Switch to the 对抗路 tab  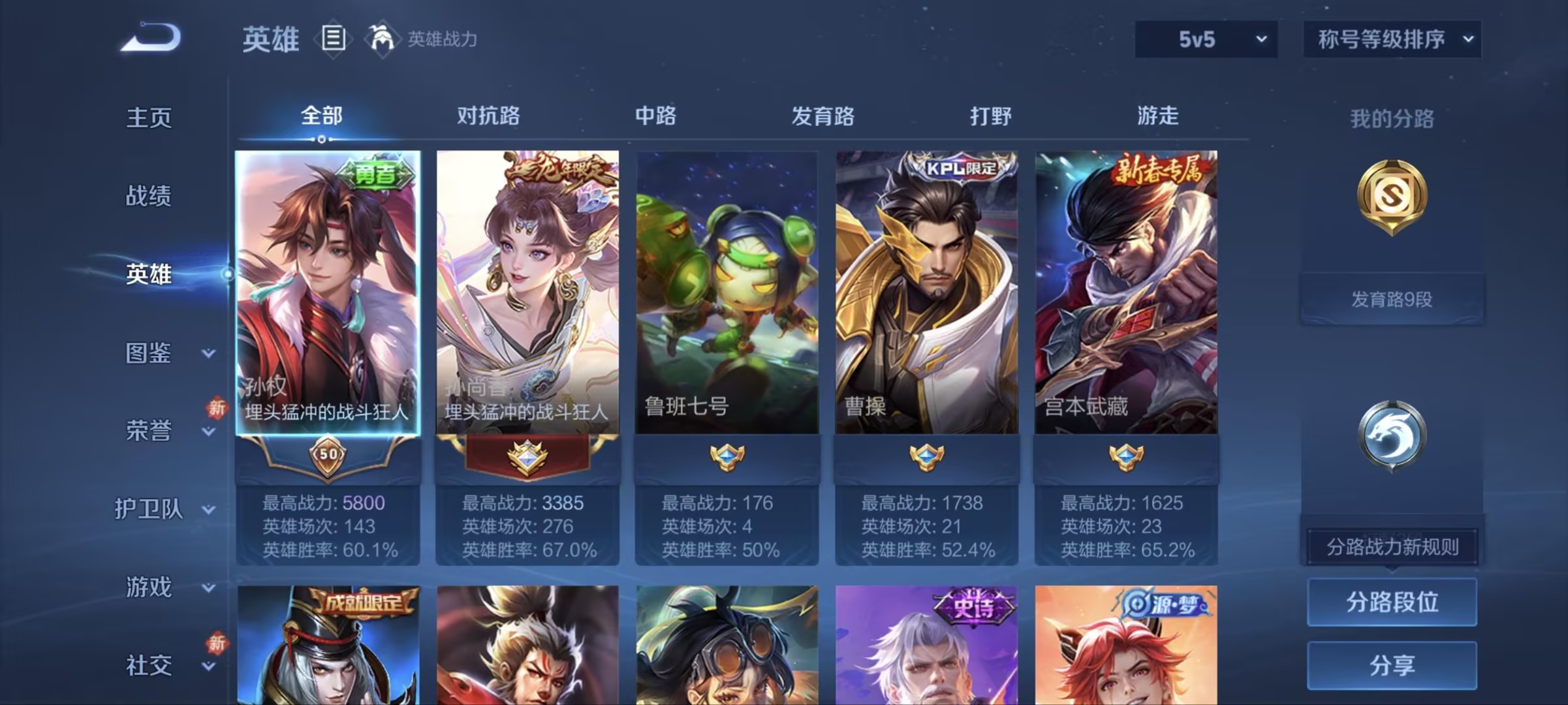tap(488, 116)
